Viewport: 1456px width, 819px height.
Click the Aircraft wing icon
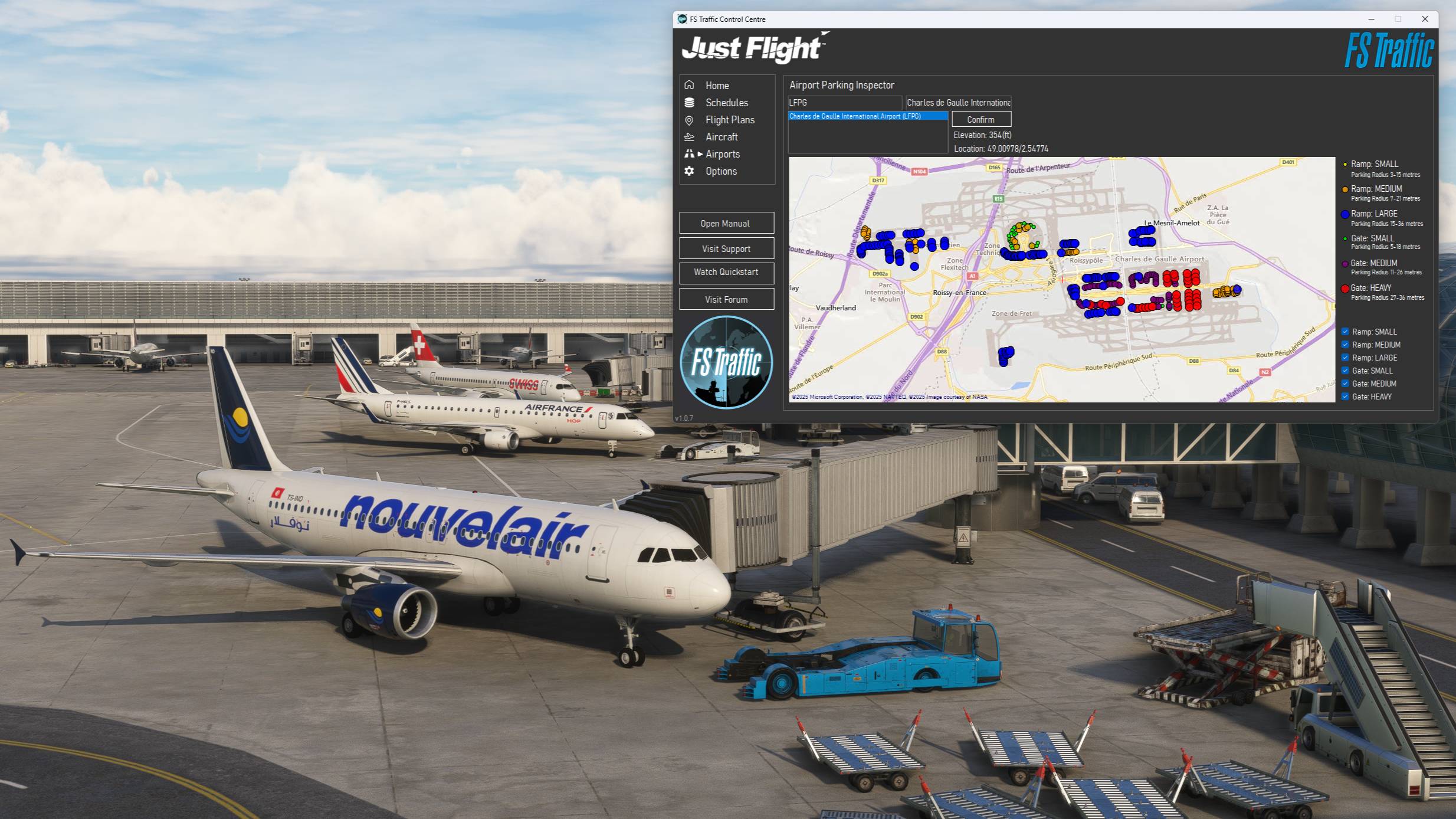(x=690, y=137)
